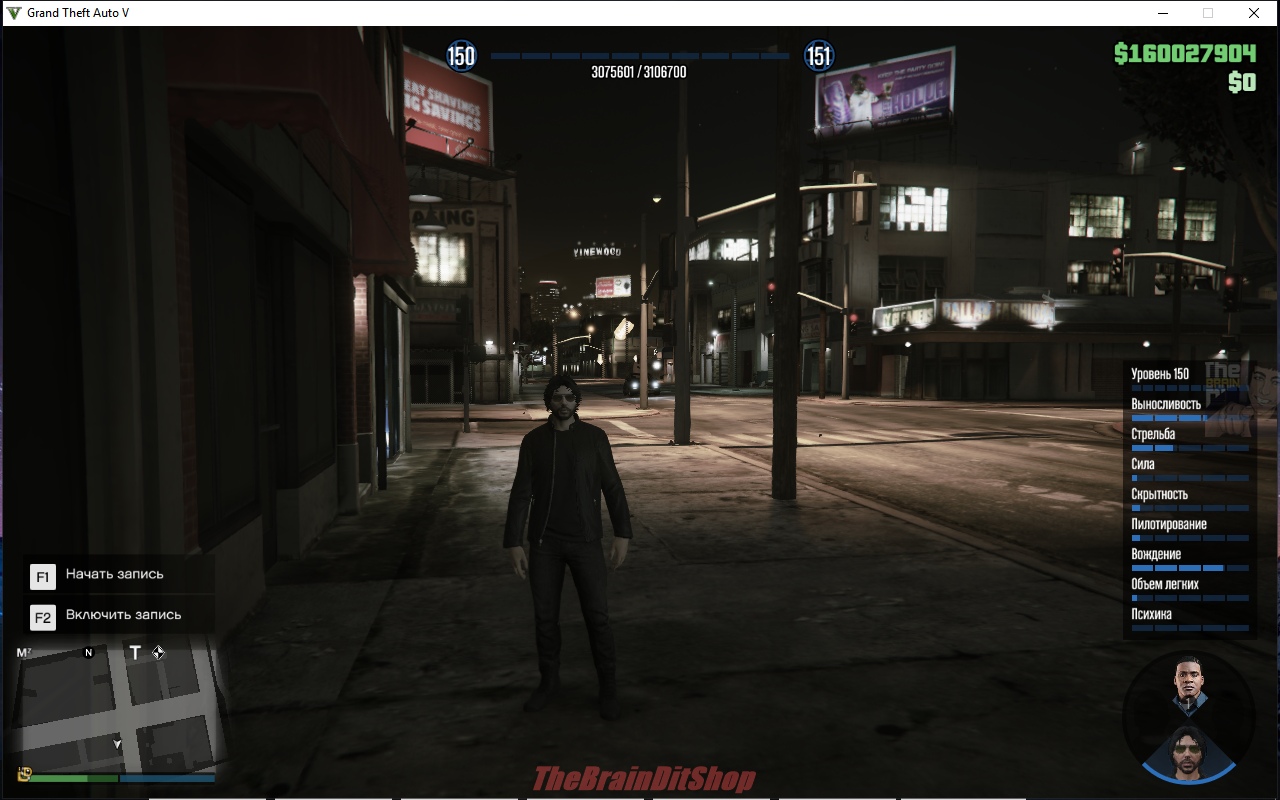Choose the sunglasses character portrait in the wheel

point(1188,750)
